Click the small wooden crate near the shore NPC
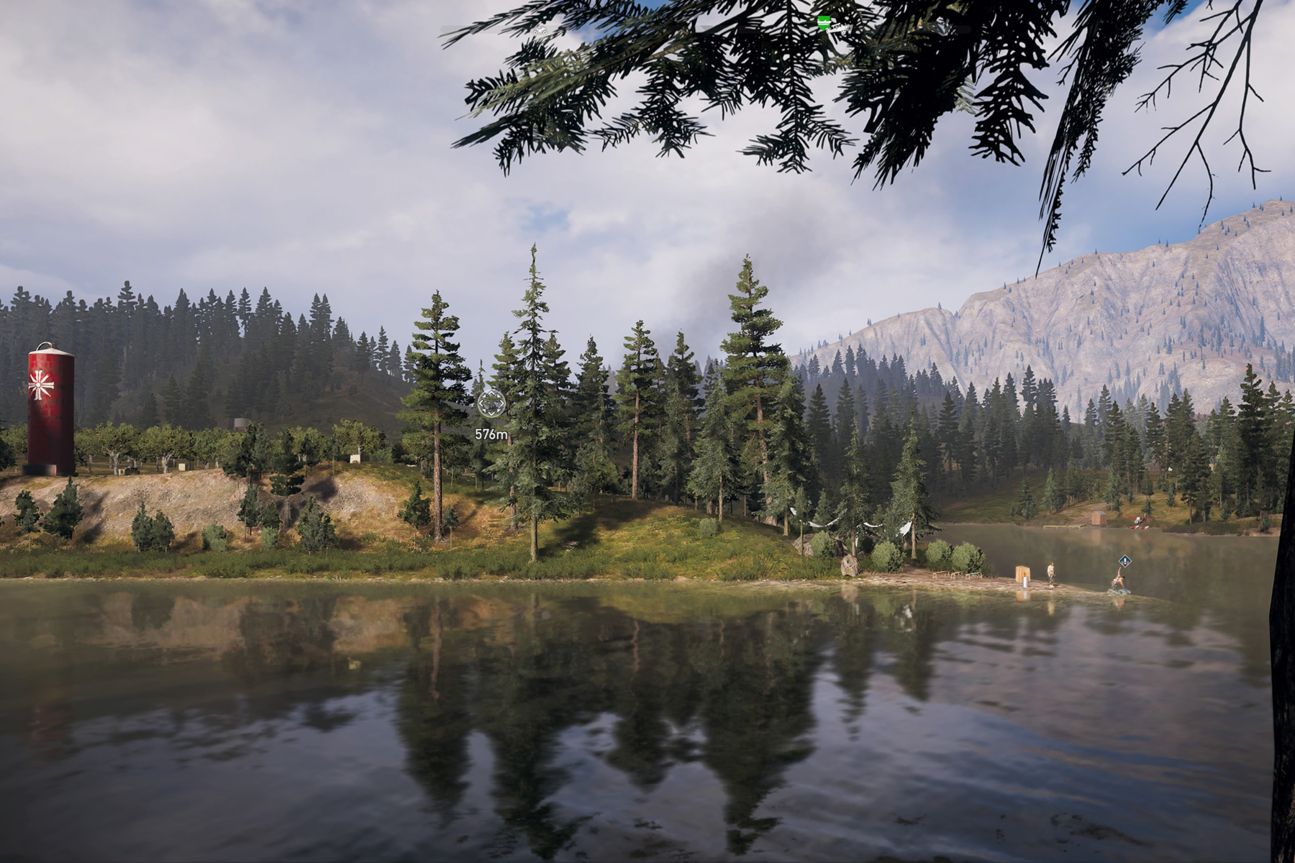 tap(1022, 573)
